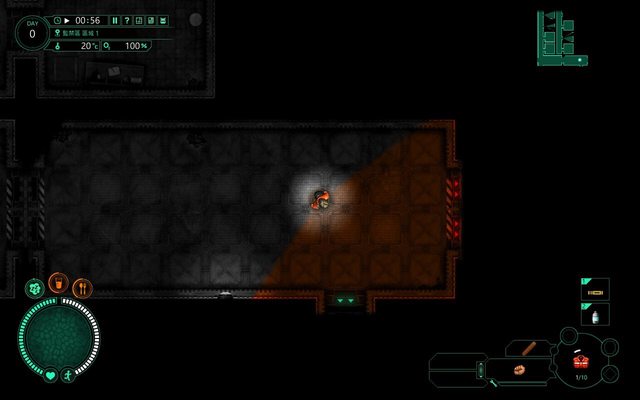Select the hunger fork and spoon icon

point(82,289)
